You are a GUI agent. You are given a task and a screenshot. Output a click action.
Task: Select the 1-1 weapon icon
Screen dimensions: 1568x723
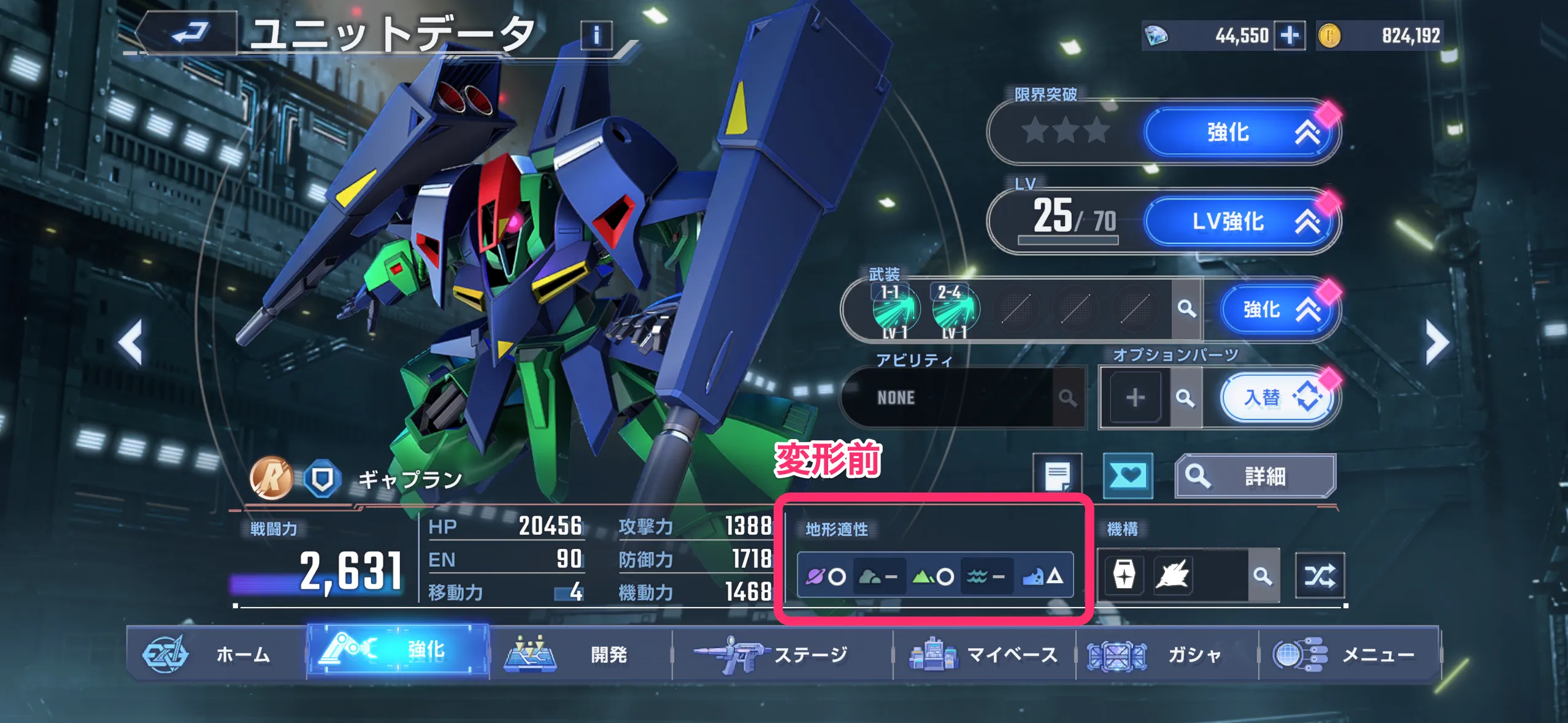pyautogui.click(x=895, y=310)
